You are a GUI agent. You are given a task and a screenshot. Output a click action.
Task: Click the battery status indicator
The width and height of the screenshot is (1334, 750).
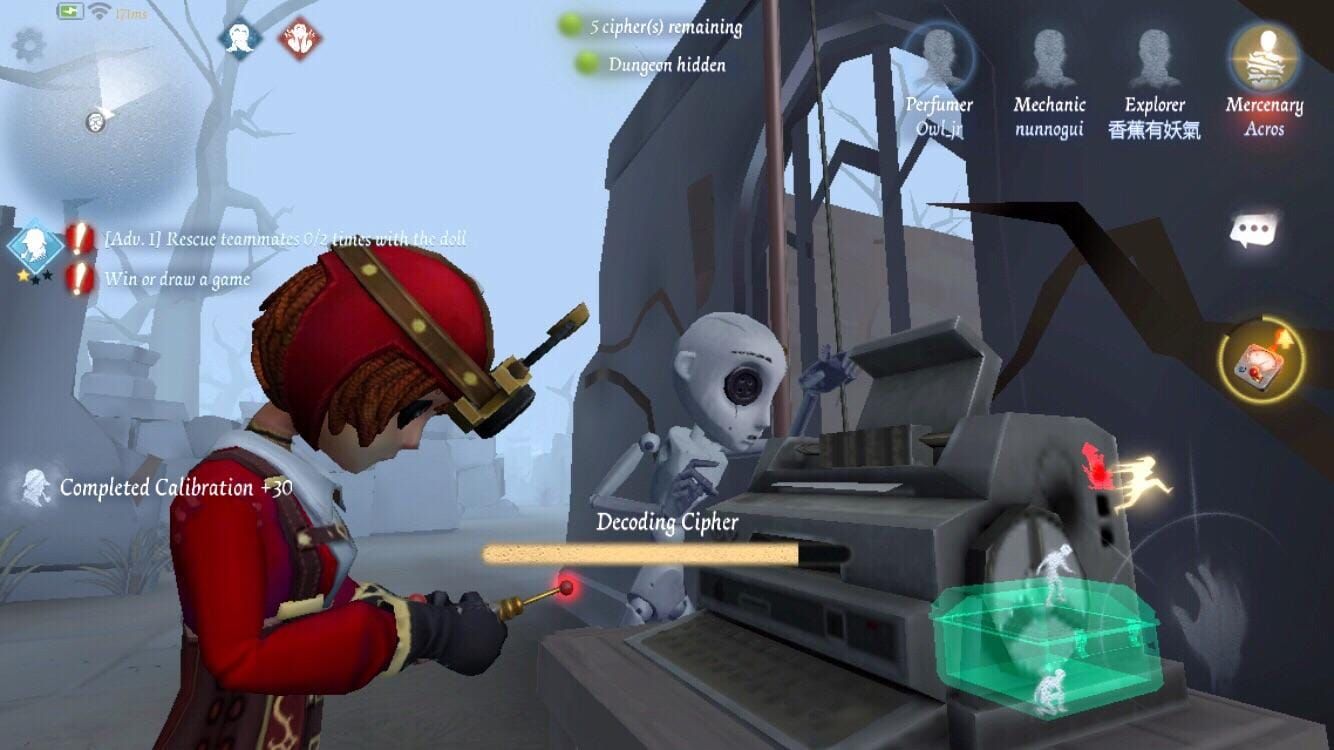(x=69, y=10)
